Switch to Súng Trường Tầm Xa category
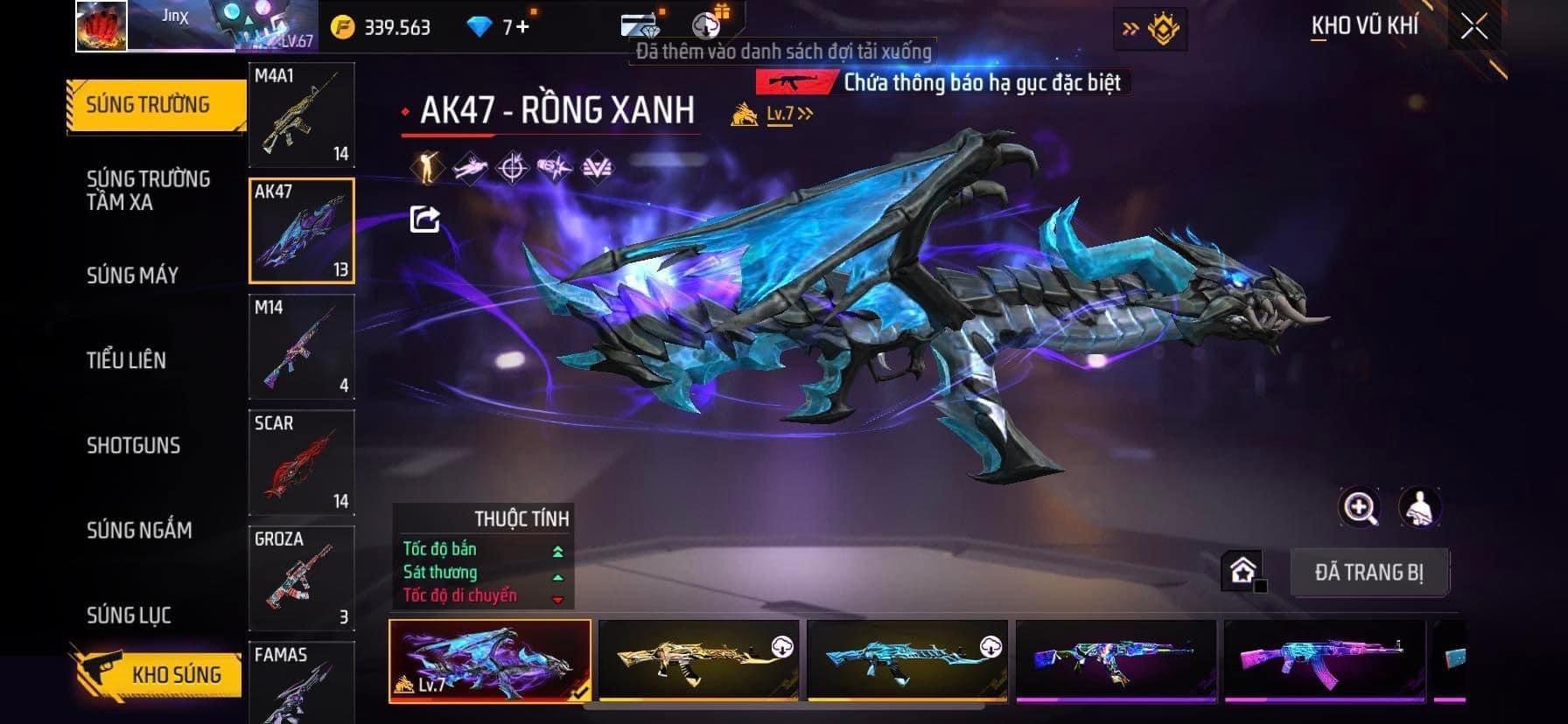The width and height of the screenshot is (1568, 724). coord(148,191)
